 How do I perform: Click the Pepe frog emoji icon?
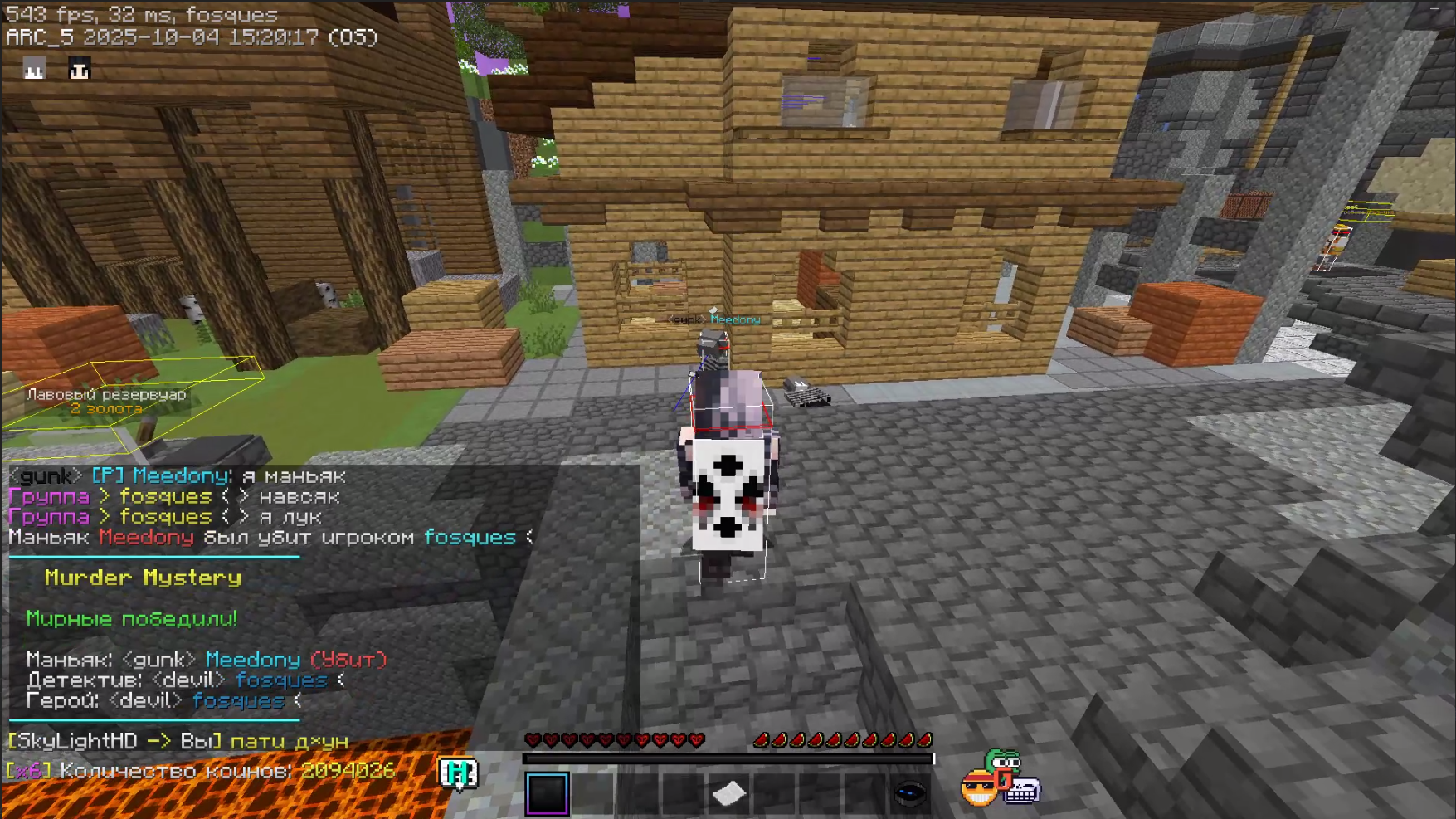[x=1003, y=760]
